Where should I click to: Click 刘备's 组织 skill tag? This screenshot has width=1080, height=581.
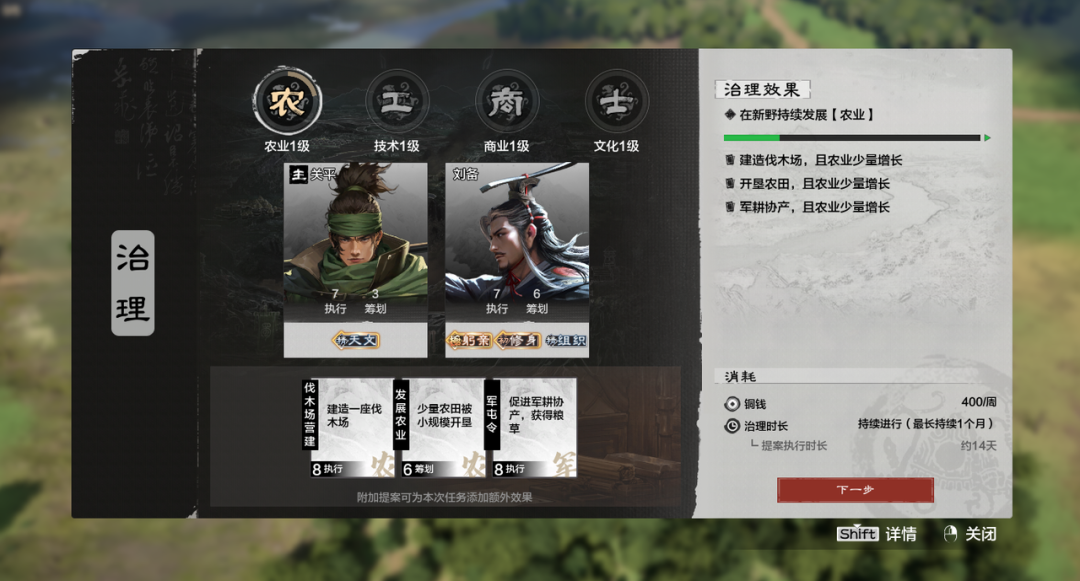point(565,341)
